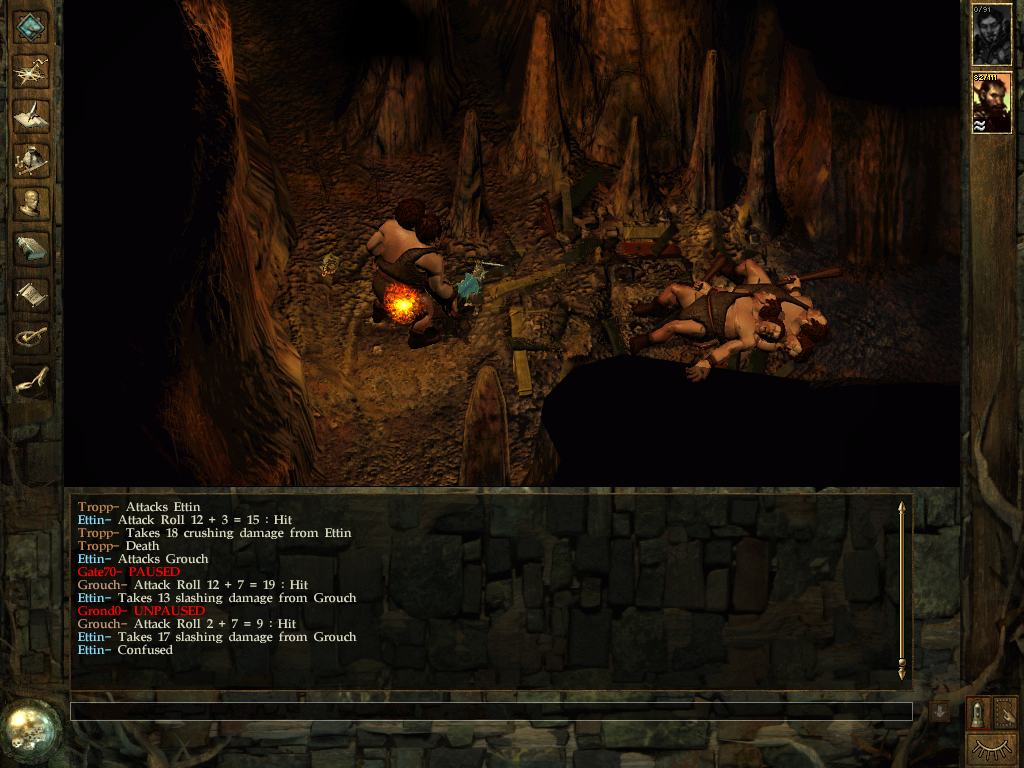Open the inventory with the armor icon
This screenshot has width=1024, height=768.
click(x=31, y=159)
